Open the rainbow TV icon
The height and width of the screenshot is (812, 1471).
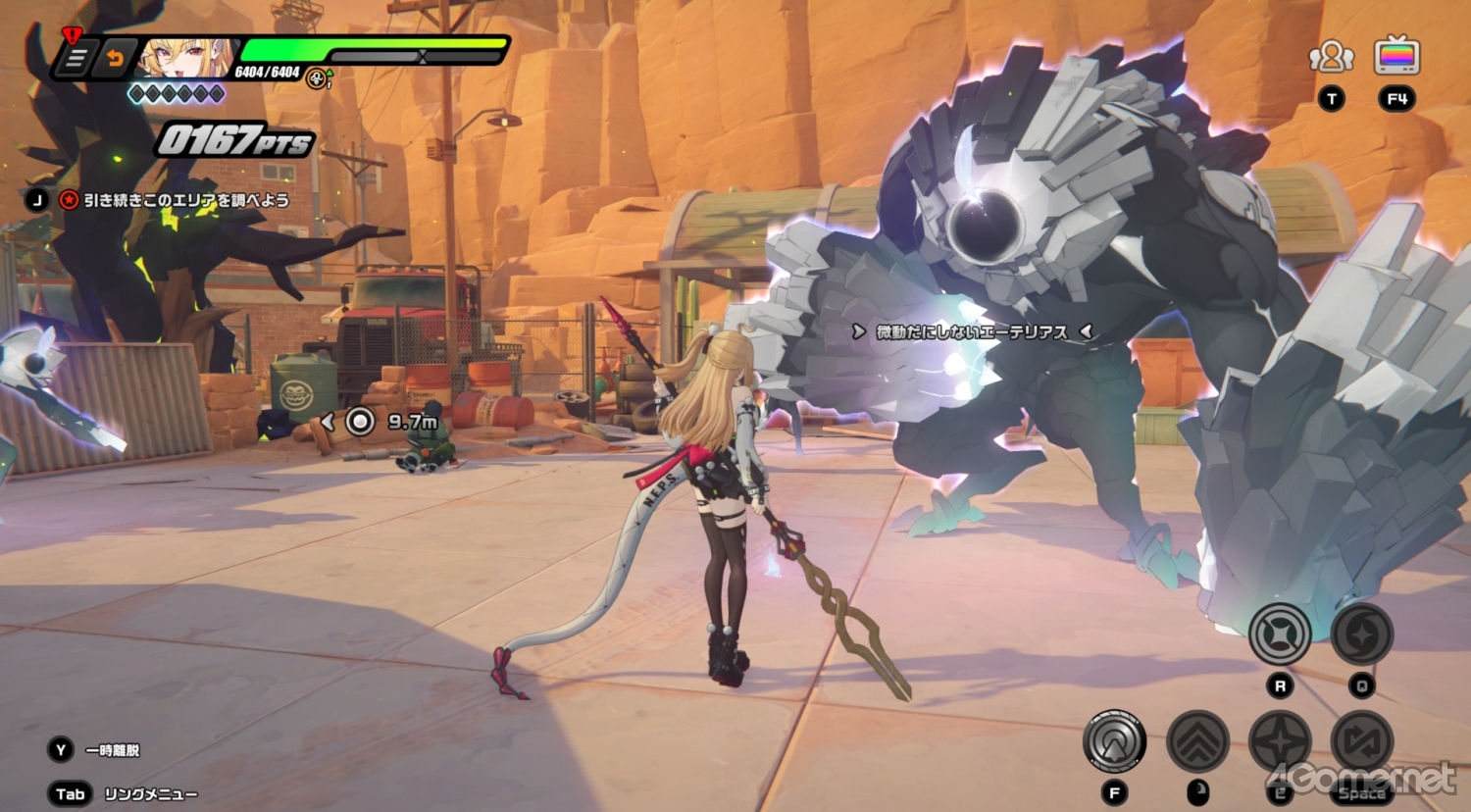(x=1396, y=56)
